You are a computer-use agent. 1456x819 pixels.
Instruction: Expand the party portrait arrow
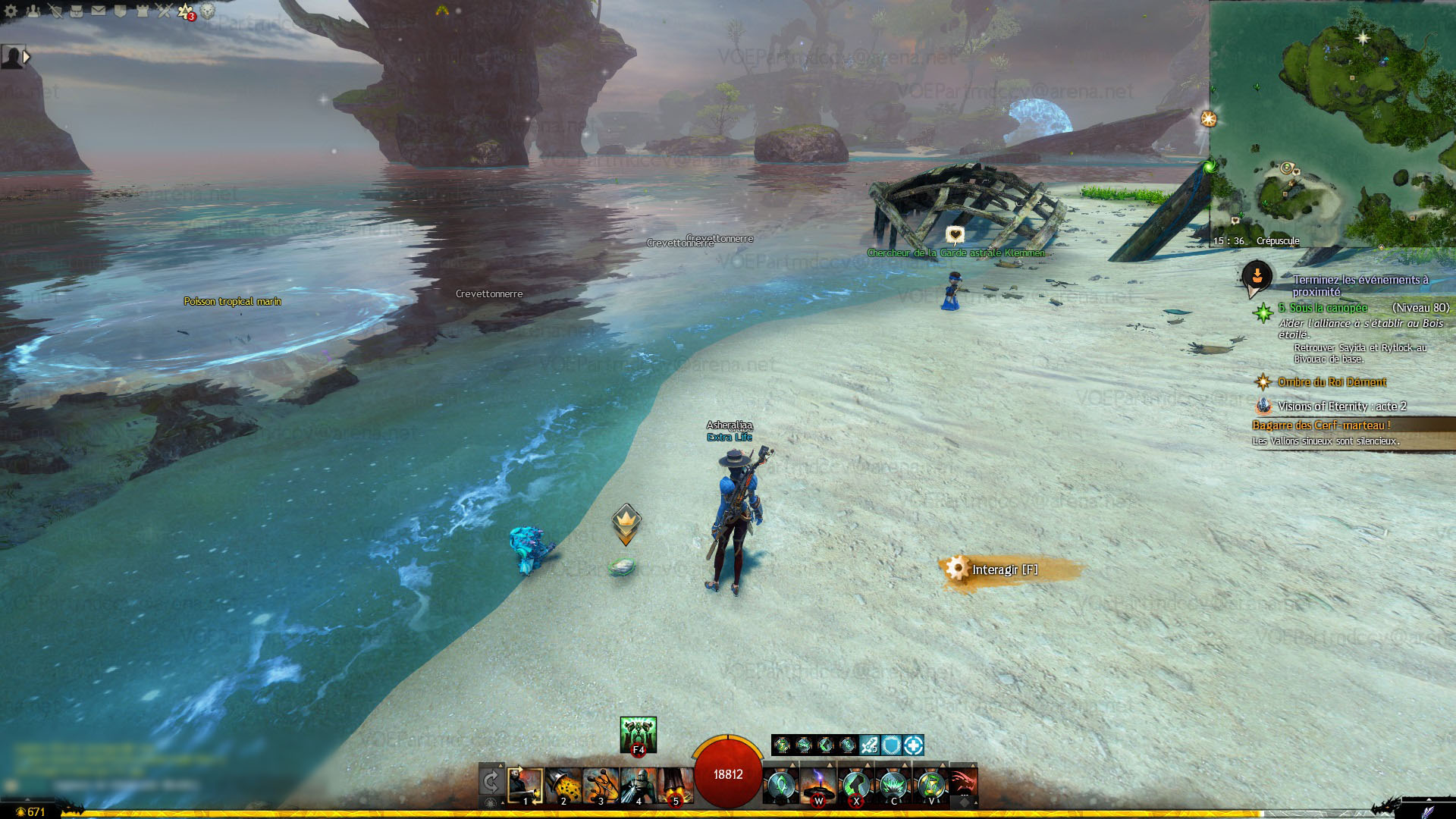[27, 57]
